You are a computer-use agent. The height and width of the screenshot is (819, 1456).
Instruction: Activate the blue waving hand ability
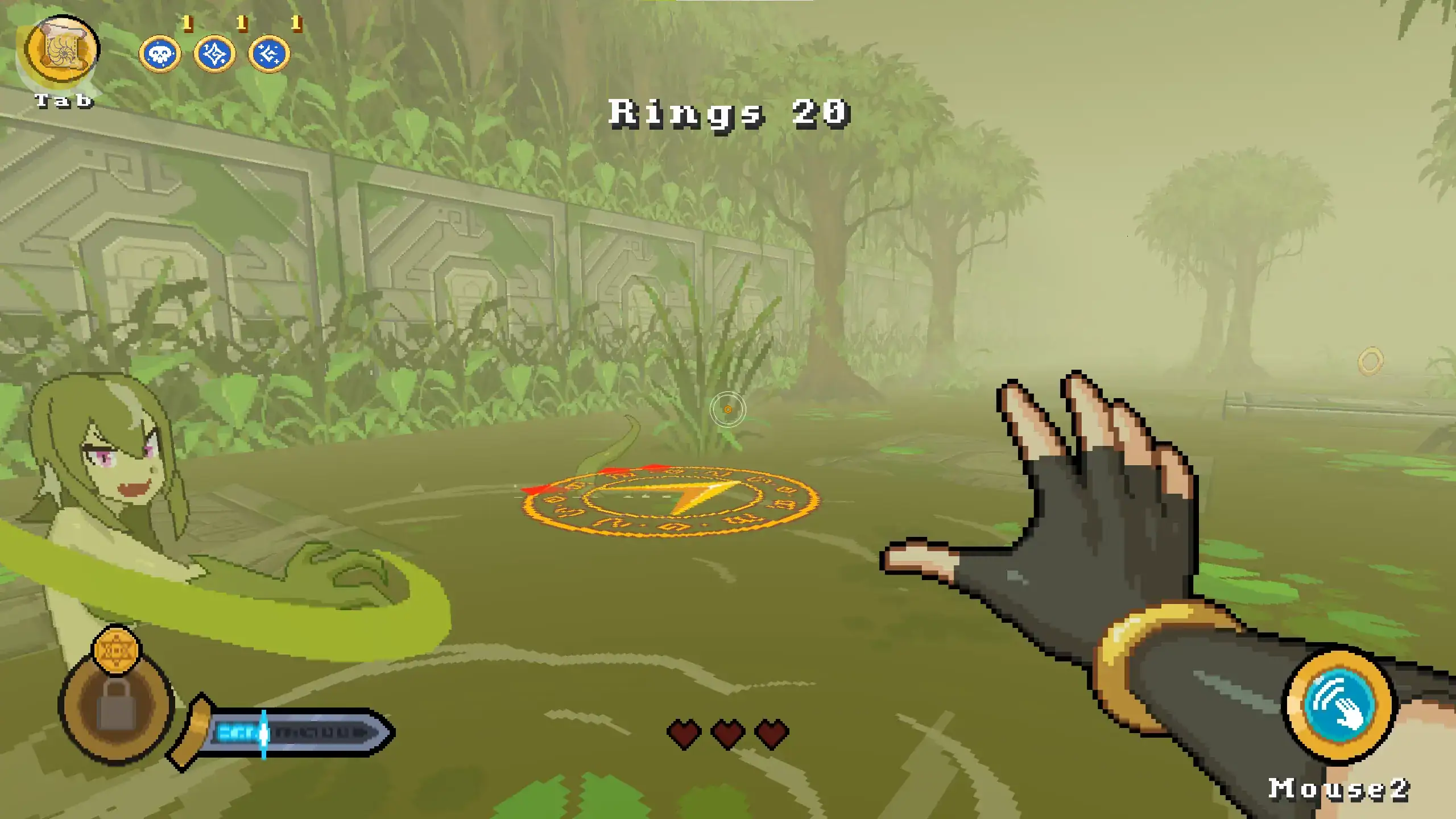click(1339, 705)
